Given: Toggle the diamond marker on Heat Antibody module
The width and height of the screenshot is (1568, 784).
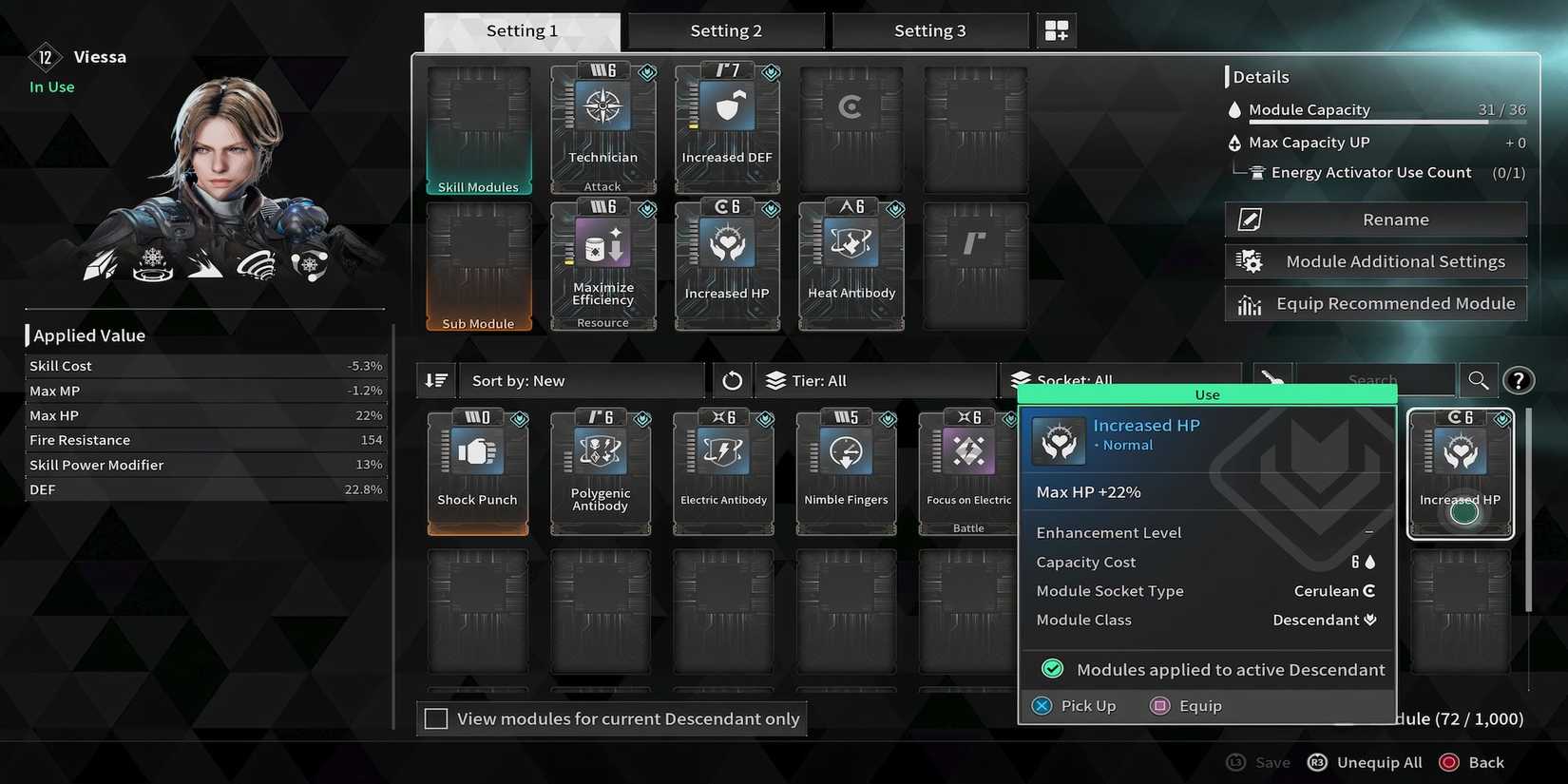Looking at the screenshot, I should 894,209.
